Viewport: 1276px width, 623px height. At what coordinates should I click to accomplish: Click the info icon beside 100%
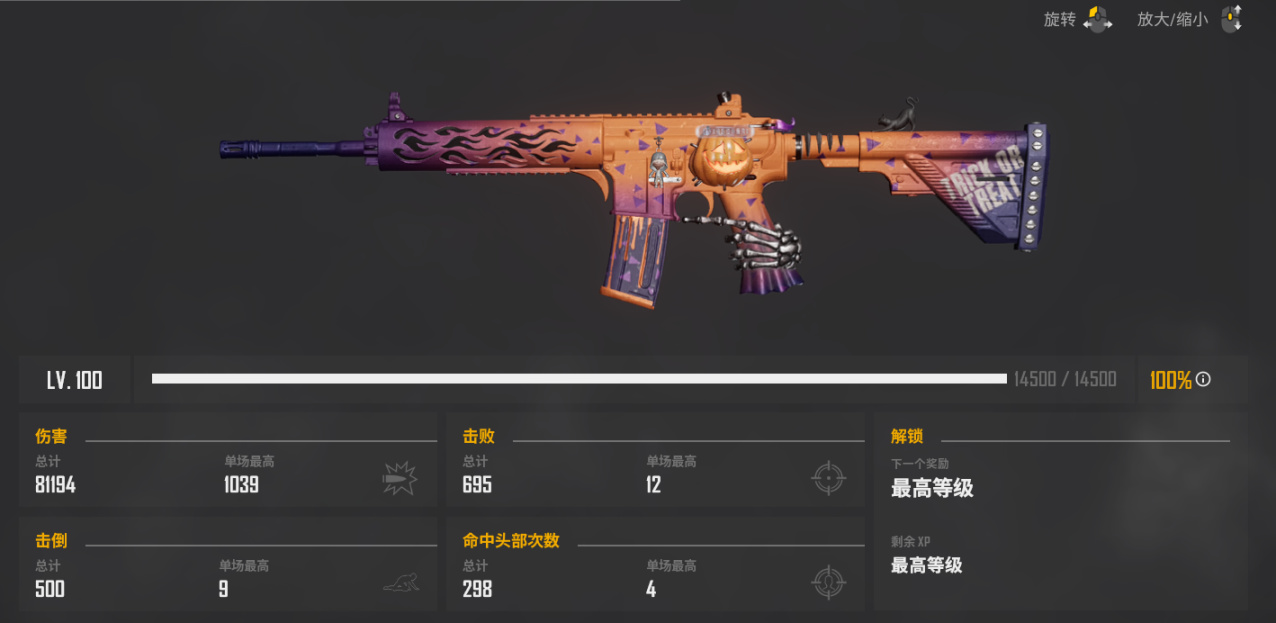coord(1203,380)
